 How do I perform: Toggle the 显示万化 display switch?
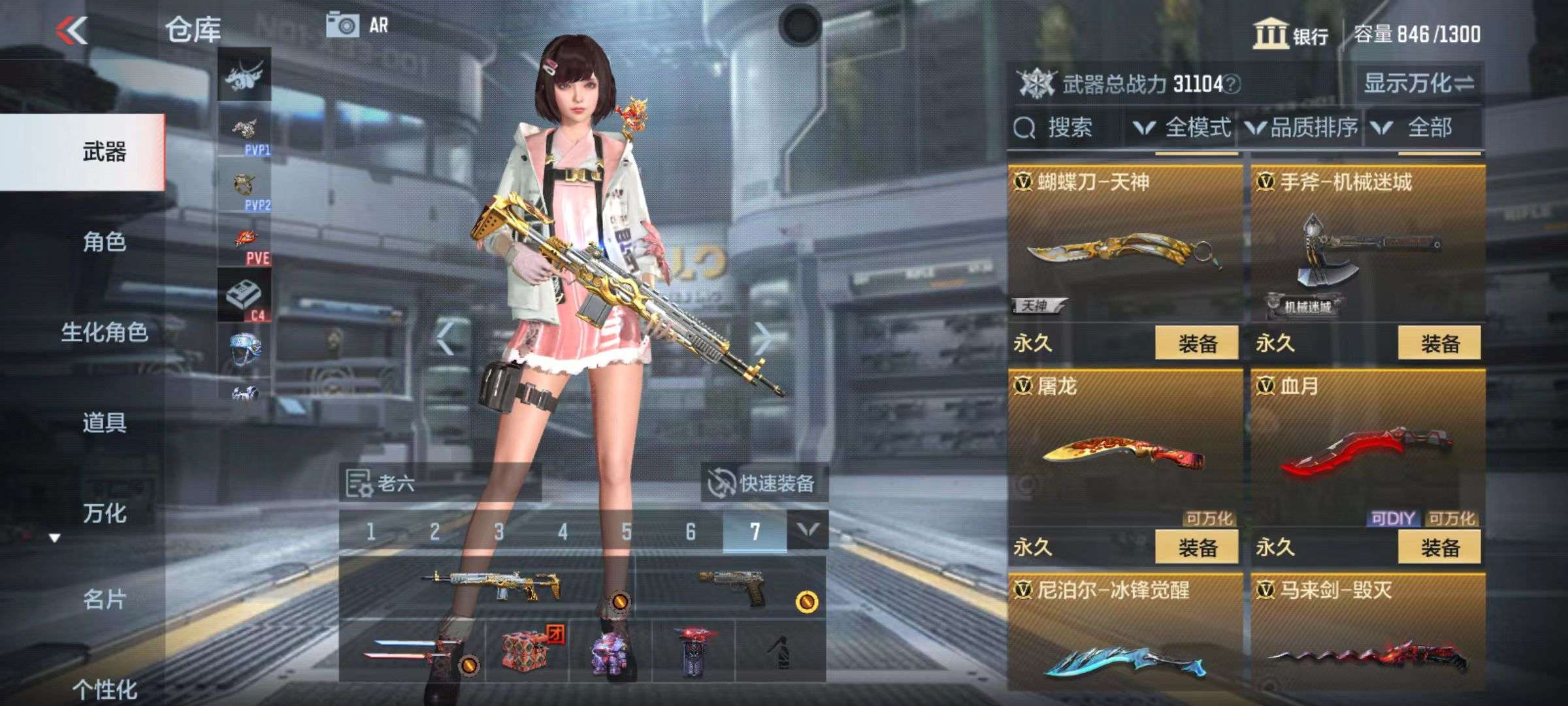[1419, 83]
